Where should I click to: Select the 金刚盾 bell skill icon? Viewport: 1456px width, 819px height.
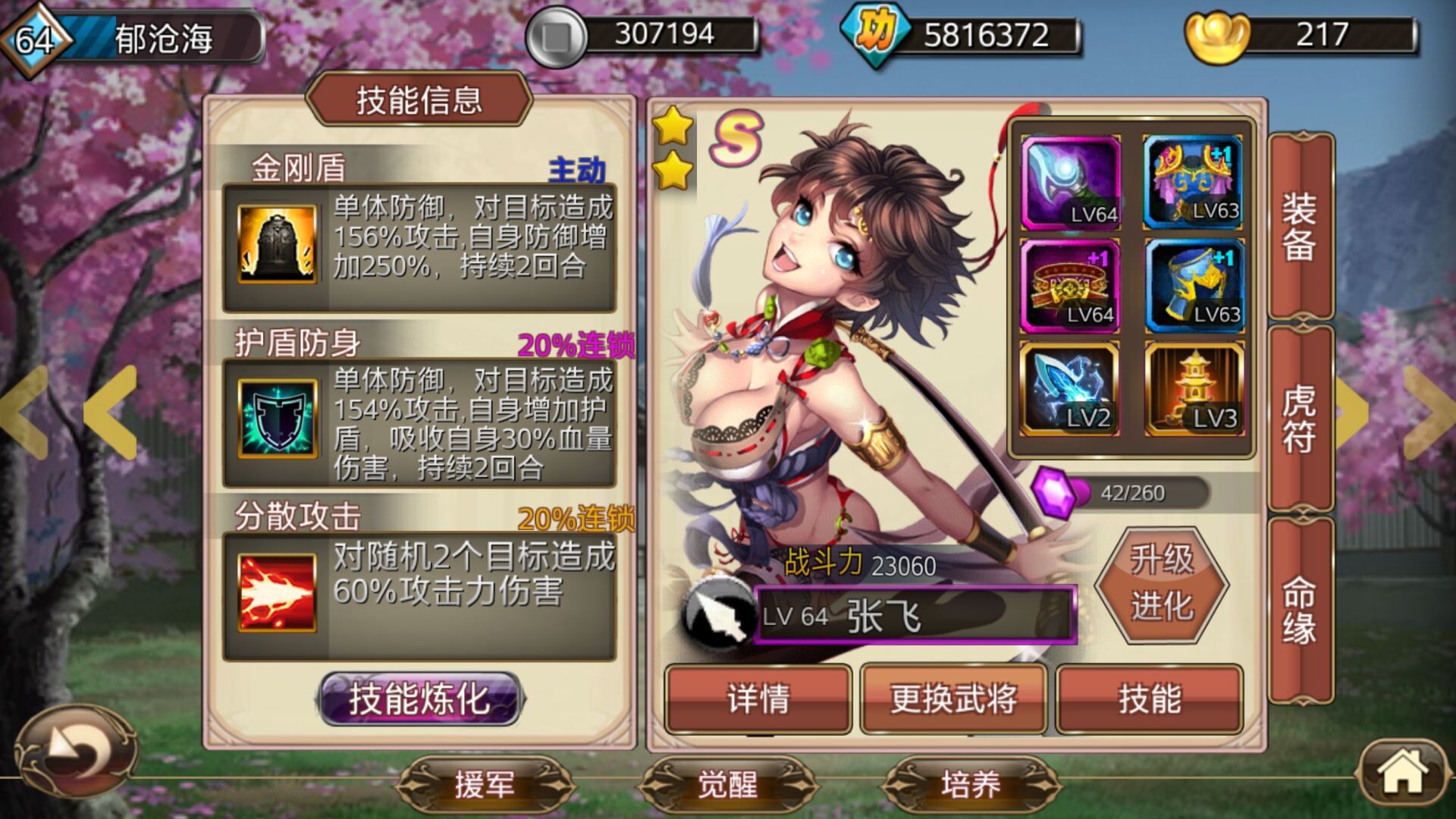pyautogui.click(x=278, y=243)
